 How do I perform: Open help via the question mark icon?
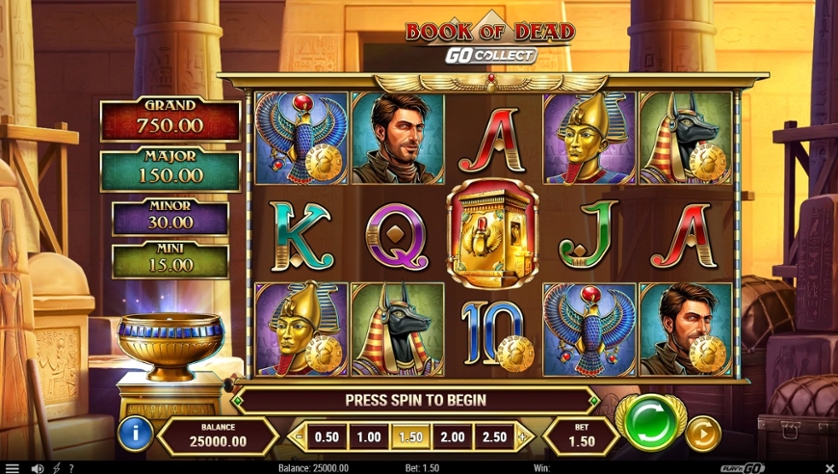[x=71, y=468]
